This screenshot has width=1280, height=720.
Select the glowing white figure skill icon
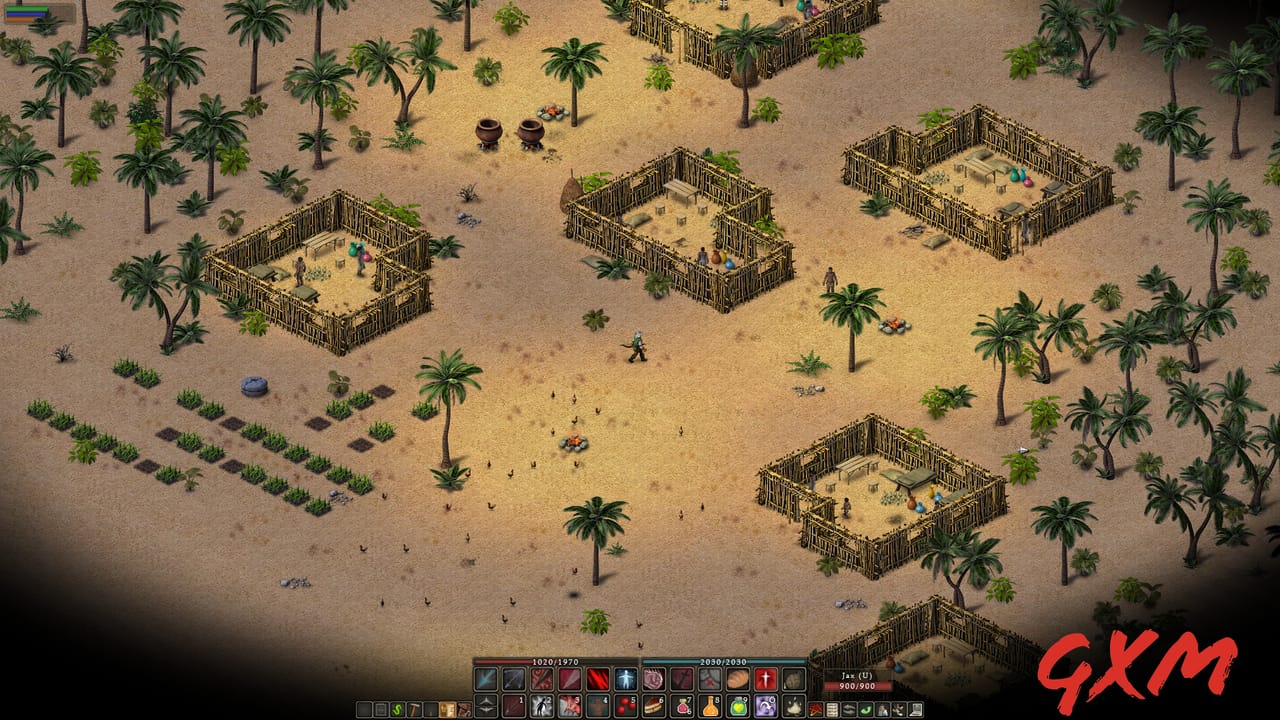click(x=624, y=677)
